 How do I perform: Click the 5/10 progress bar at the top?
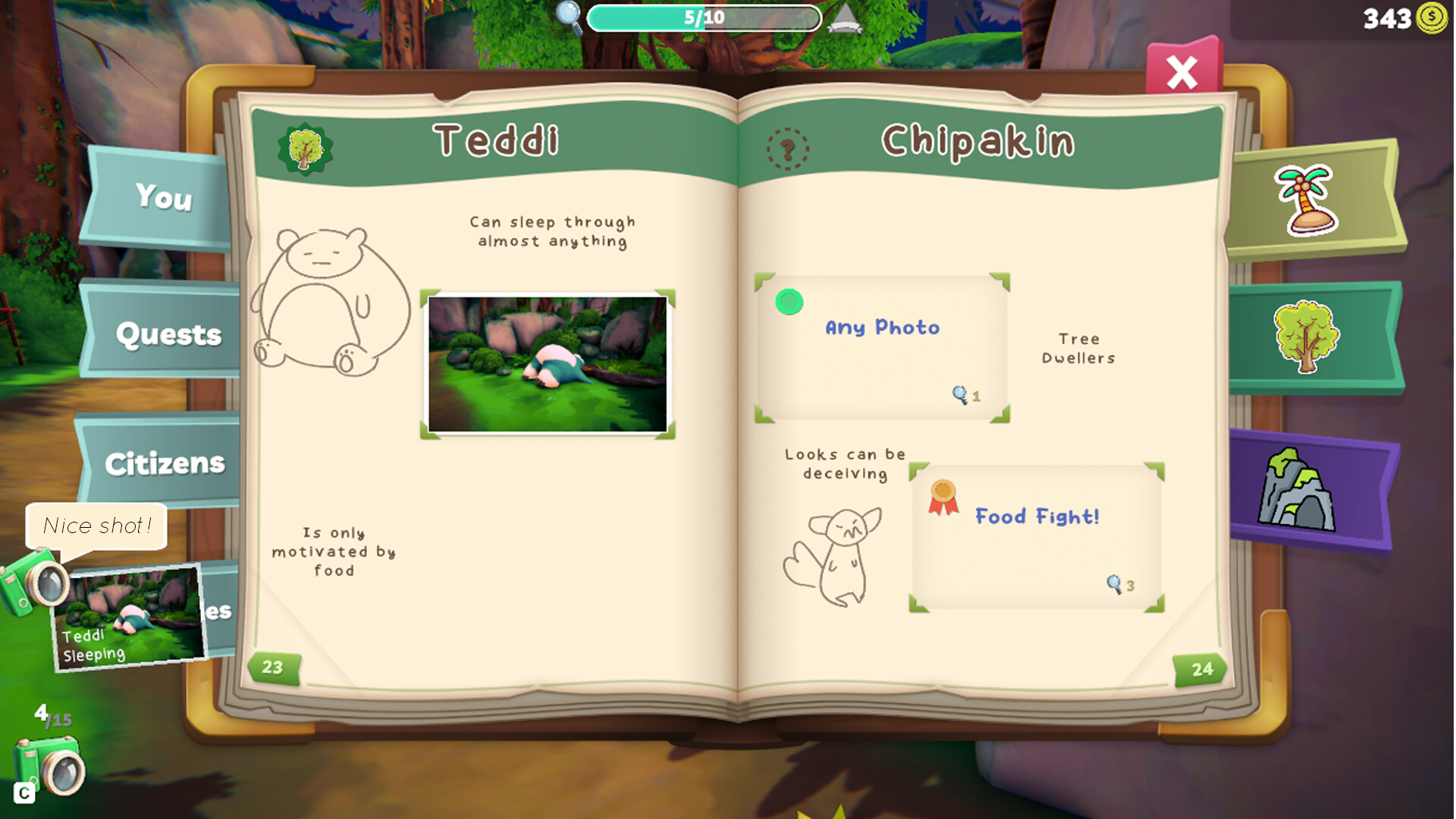tap(704, 17)
